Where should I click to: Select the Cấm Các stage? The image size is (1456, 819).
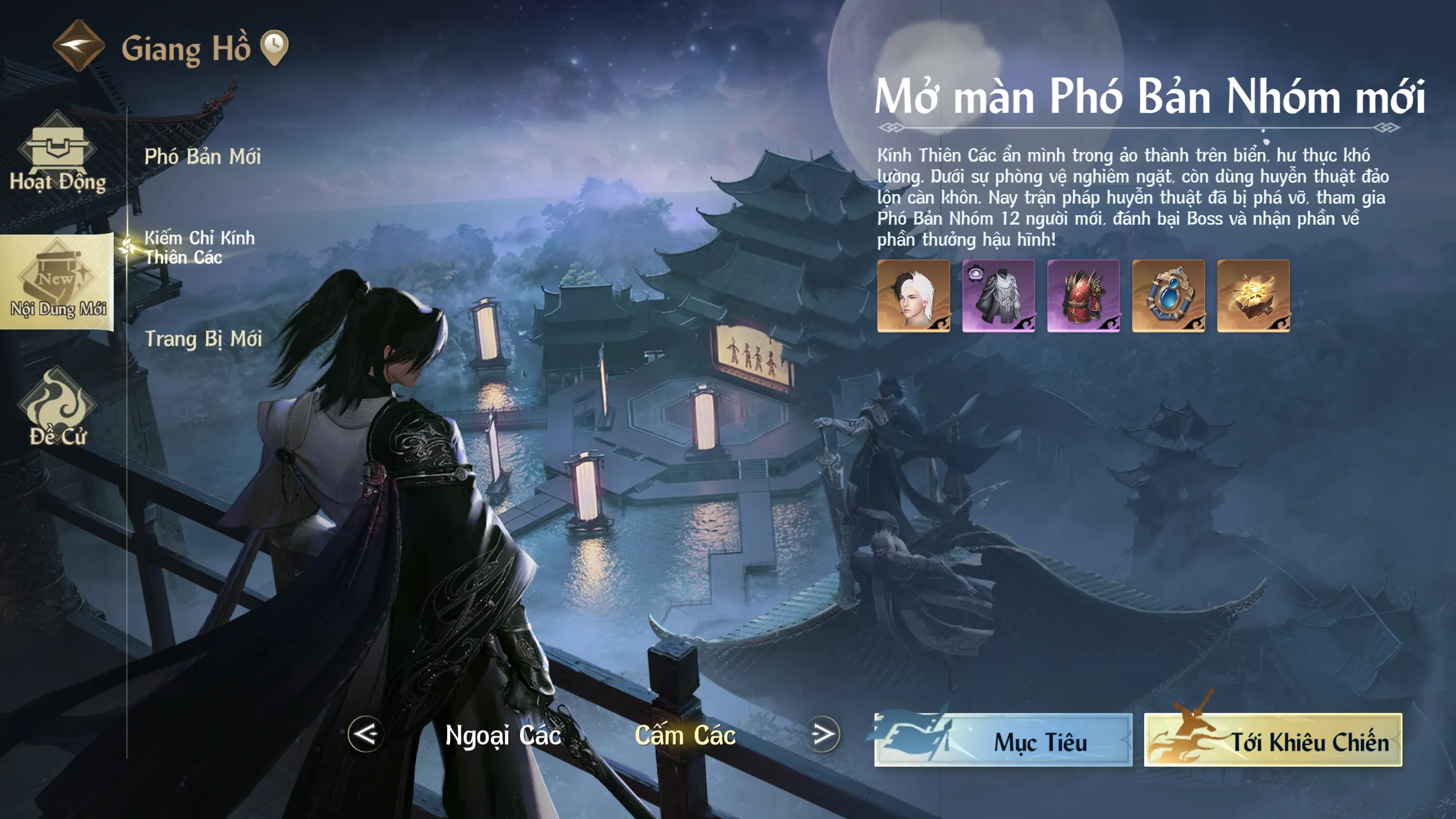[x=685, y=735]
